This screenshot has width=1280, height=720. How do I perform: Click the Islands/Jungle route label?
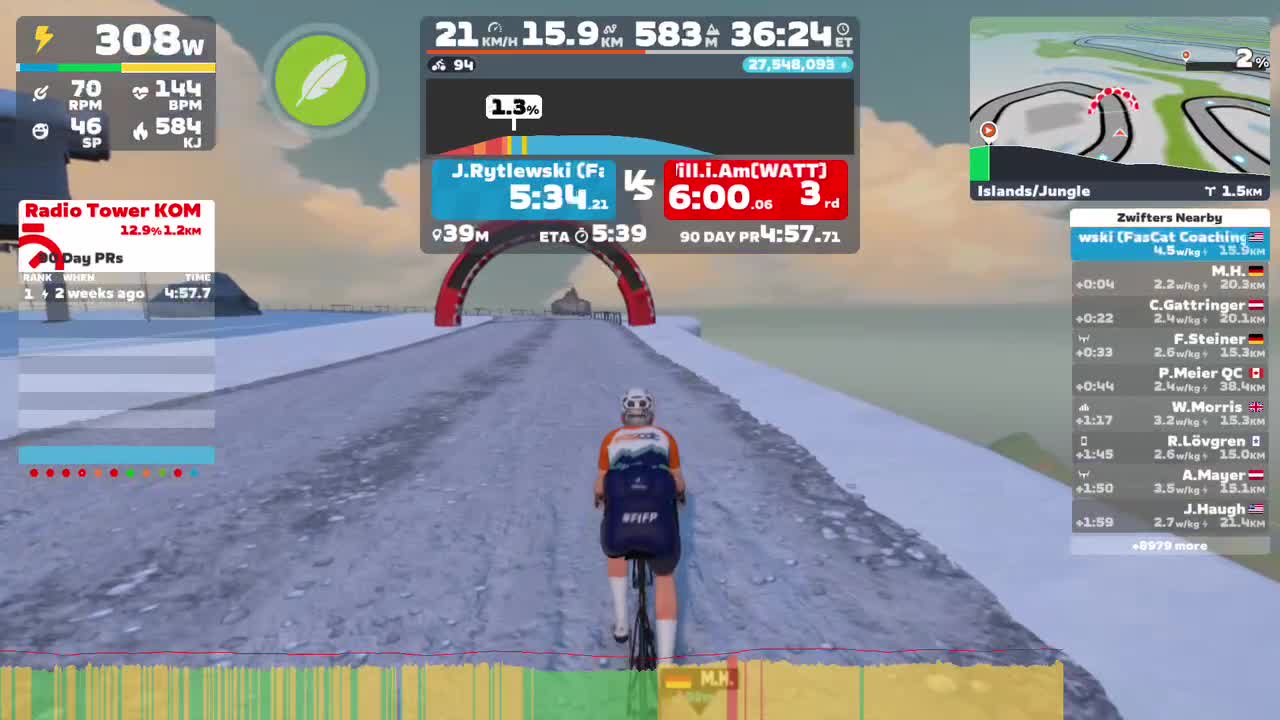[x=1035, y=190]
